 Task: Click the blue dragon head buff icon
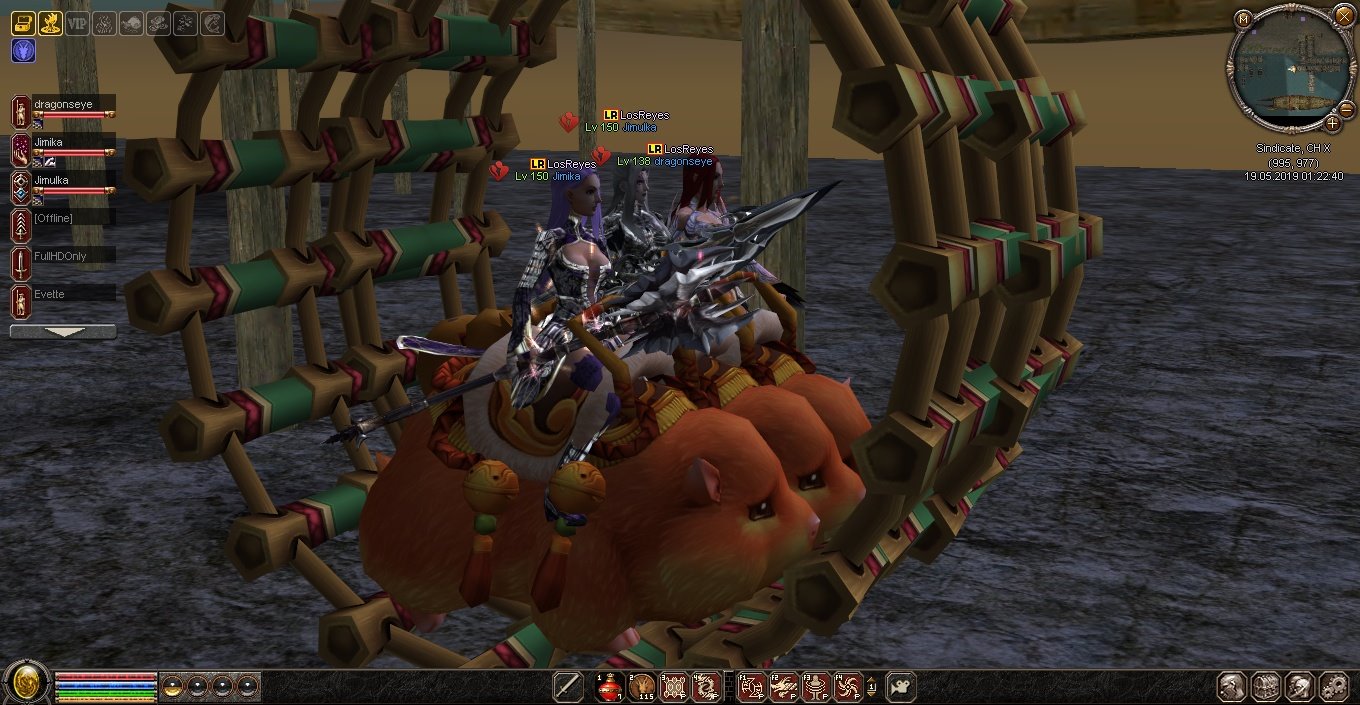coord(23,50)
